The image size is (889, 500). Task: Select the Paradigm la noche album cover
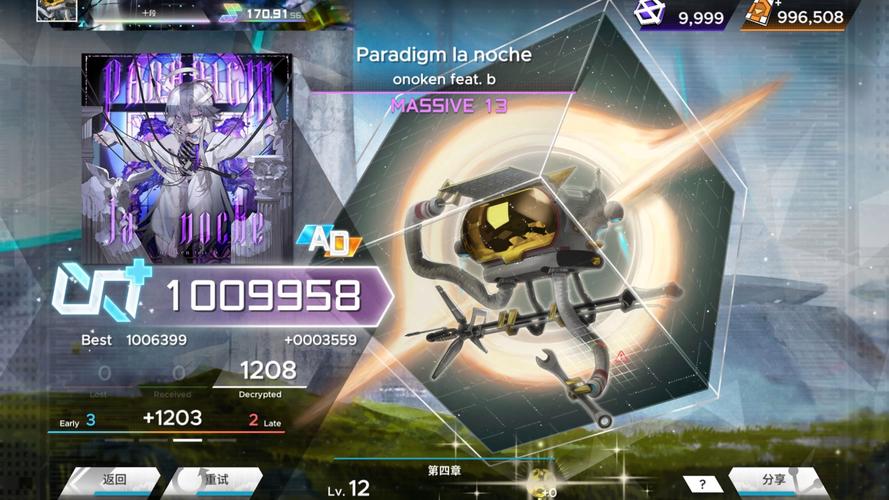187,158
